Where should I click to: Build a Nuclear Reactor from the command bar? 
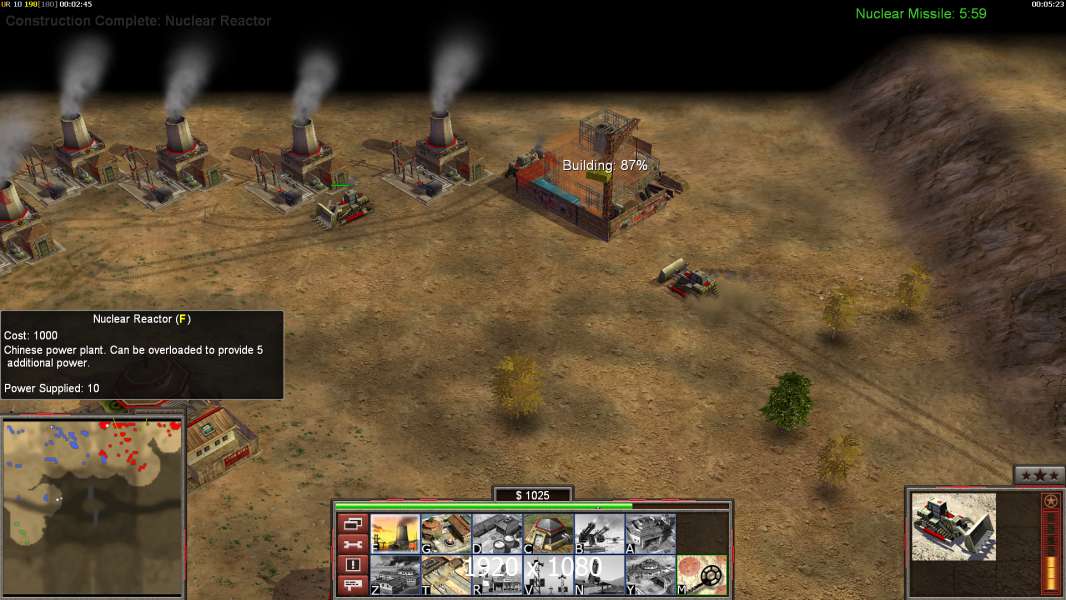[x=395, y=533]
